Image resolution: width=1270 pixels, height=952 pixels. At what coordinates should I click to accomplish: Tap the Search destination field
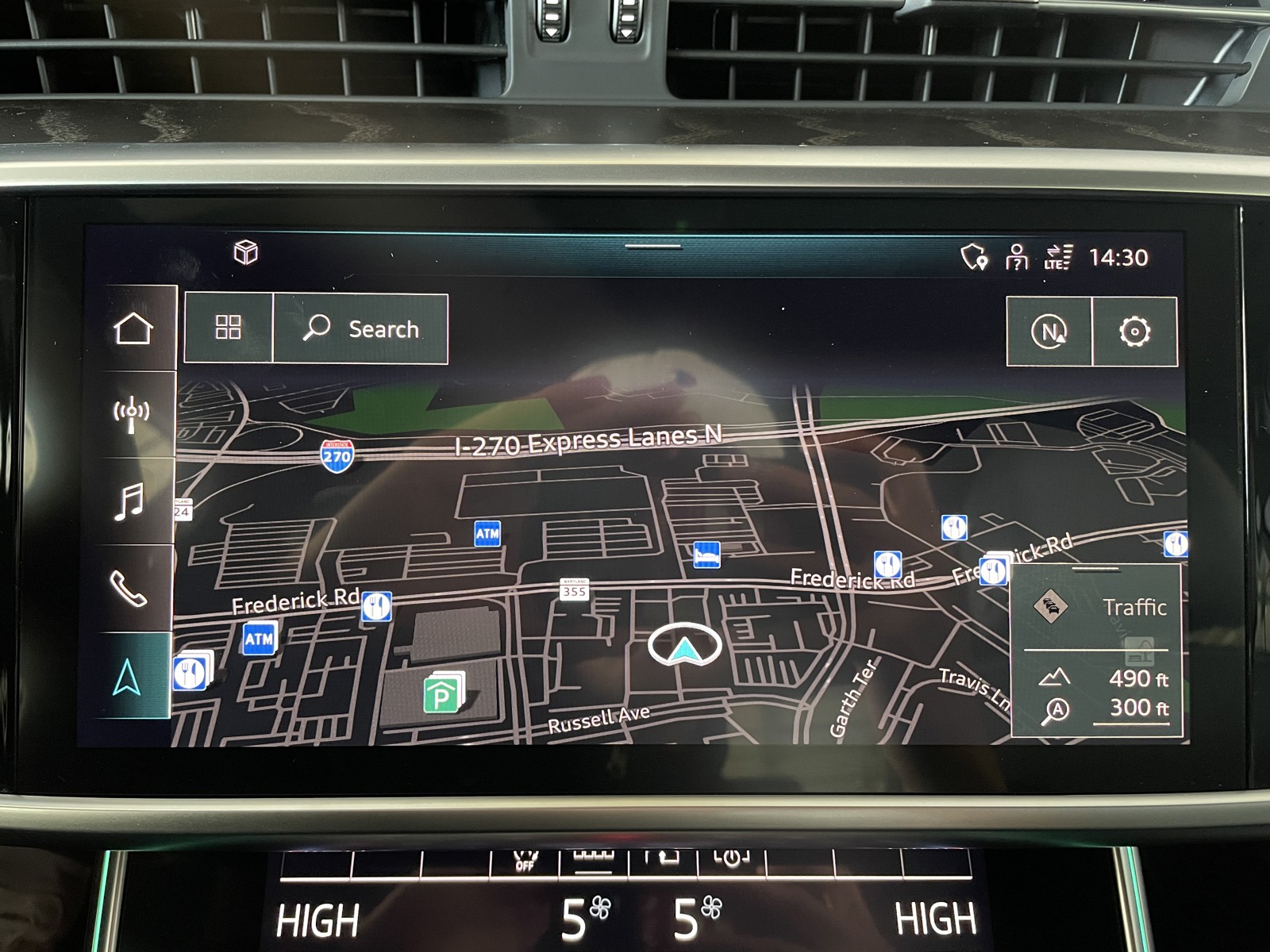point(361,329)
